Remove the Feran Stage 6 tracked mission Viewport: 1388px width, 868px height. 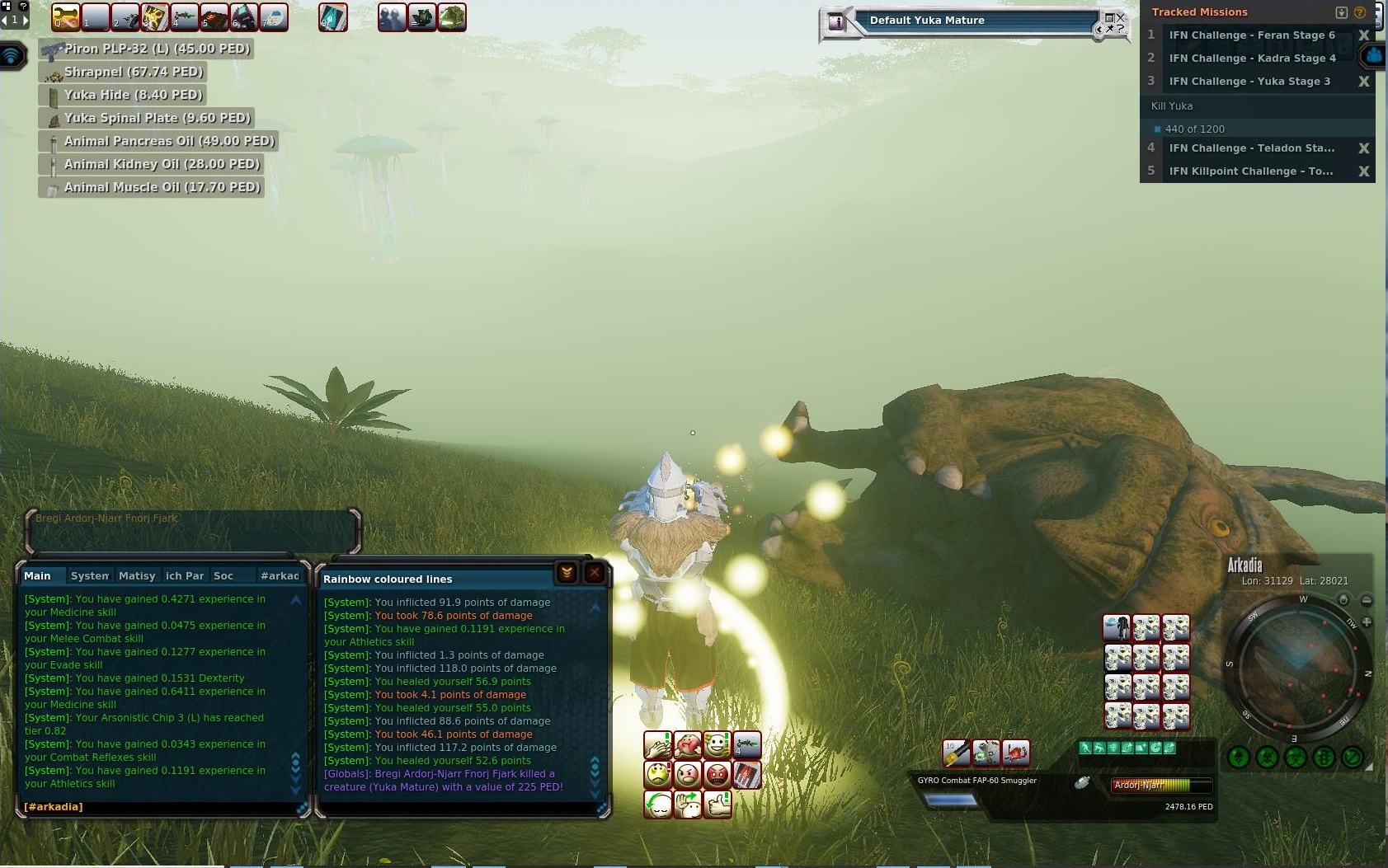pos(1363,35)
